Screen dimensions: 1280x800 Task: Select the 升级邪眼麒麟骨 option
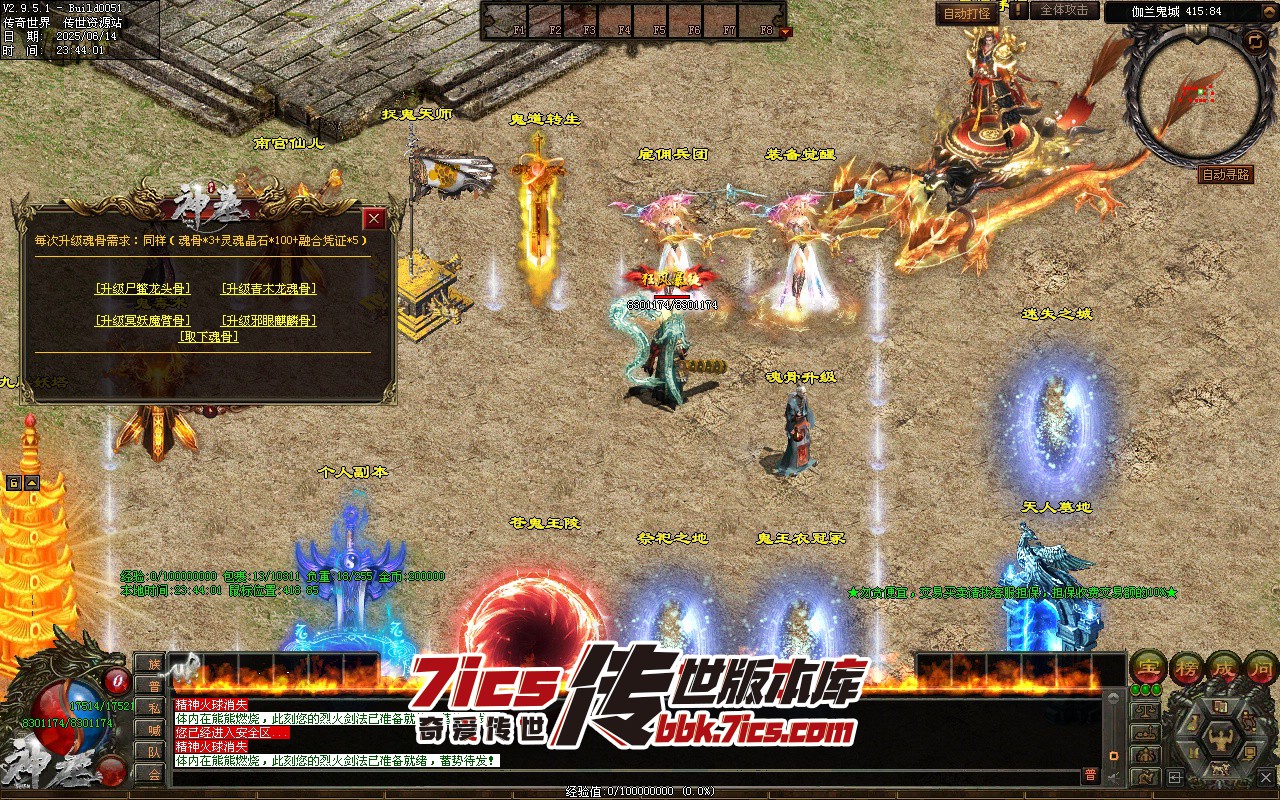pyautogui.click(x=268, y=321)
